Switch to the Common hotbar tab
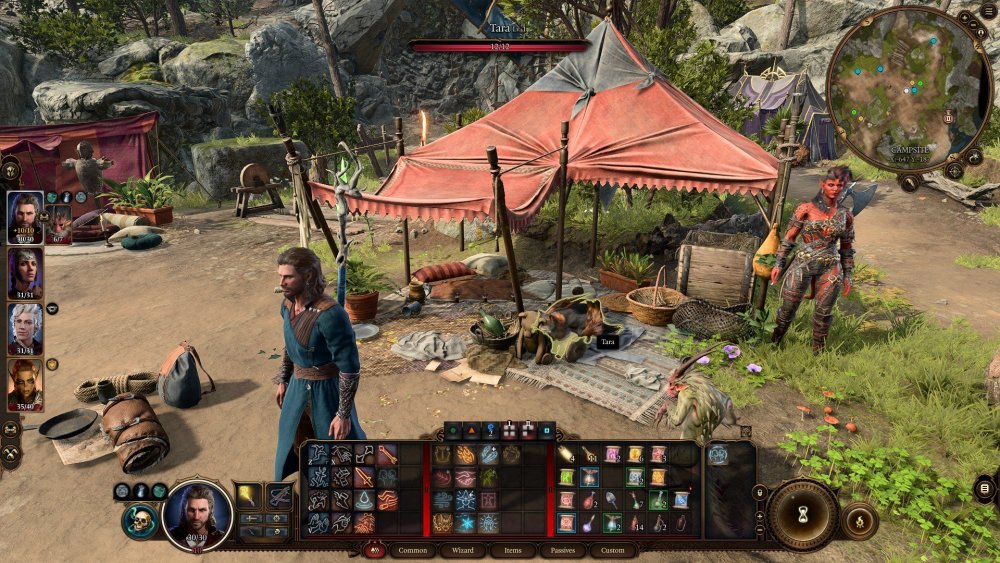The width and height of the screenshot is (1000, 563). [412, 550]
